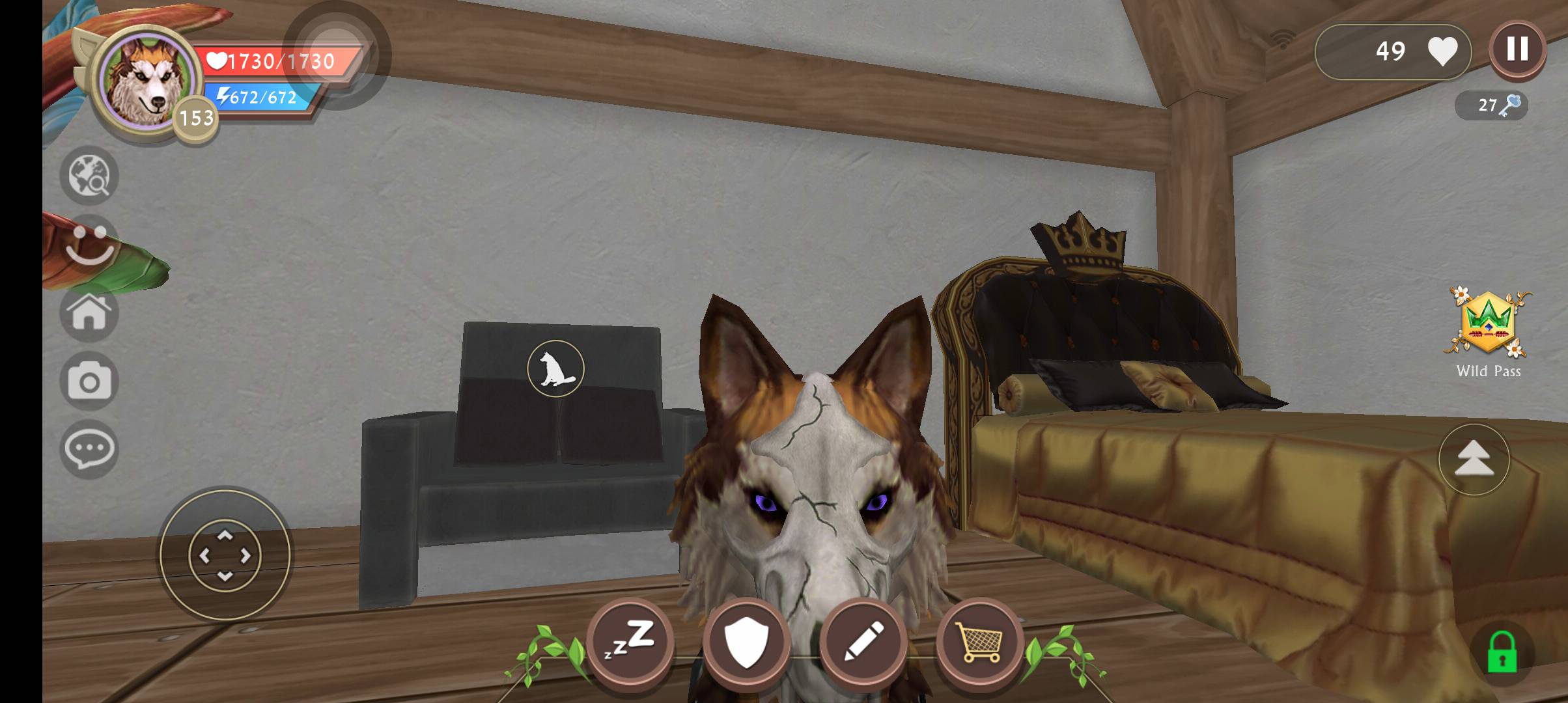
Task: Tap the home icon button
Action: coord(89,313)
